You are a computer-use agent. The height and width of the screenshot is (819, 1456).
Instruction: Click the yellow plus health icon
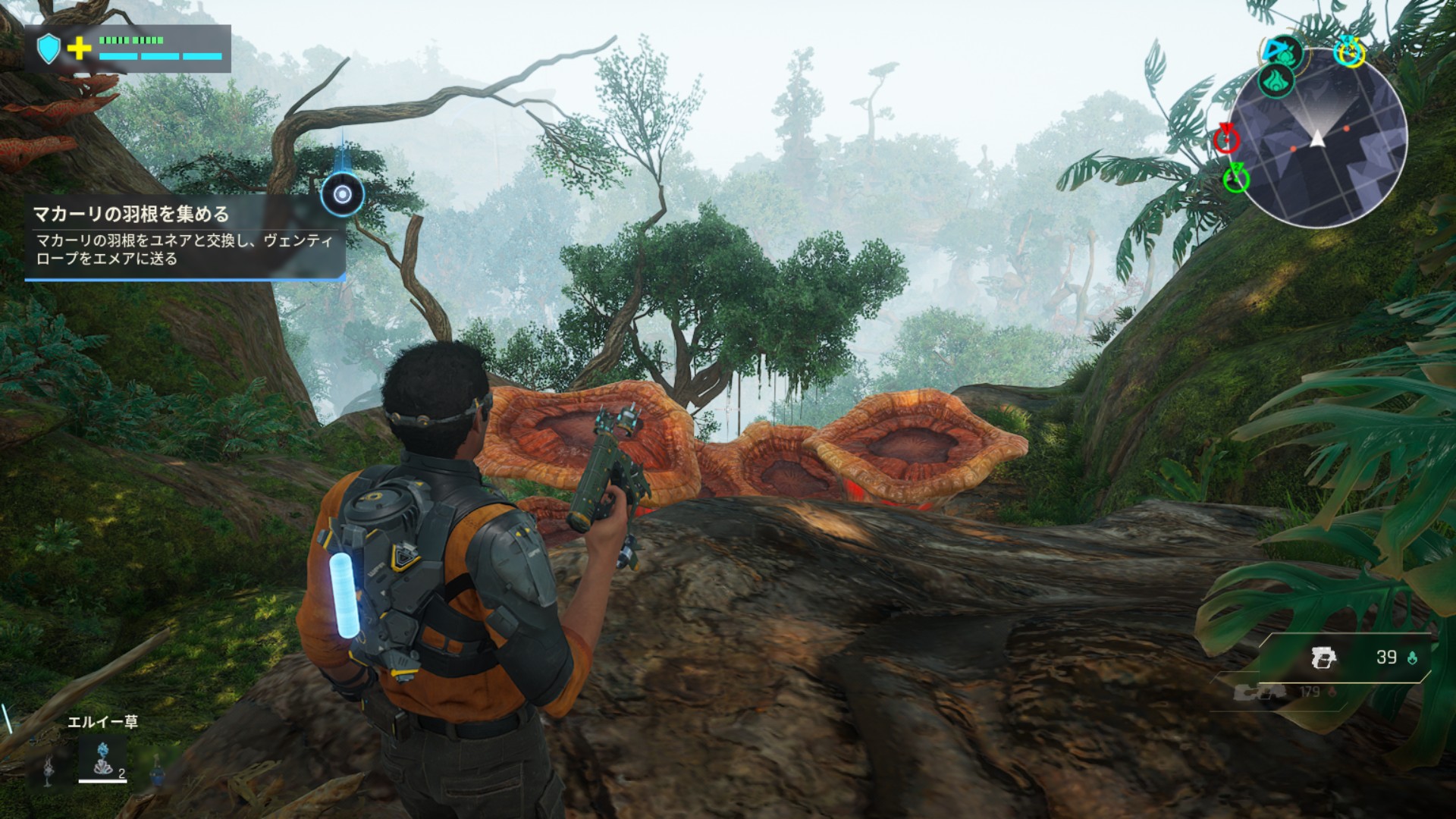click(x=79, y=49)
